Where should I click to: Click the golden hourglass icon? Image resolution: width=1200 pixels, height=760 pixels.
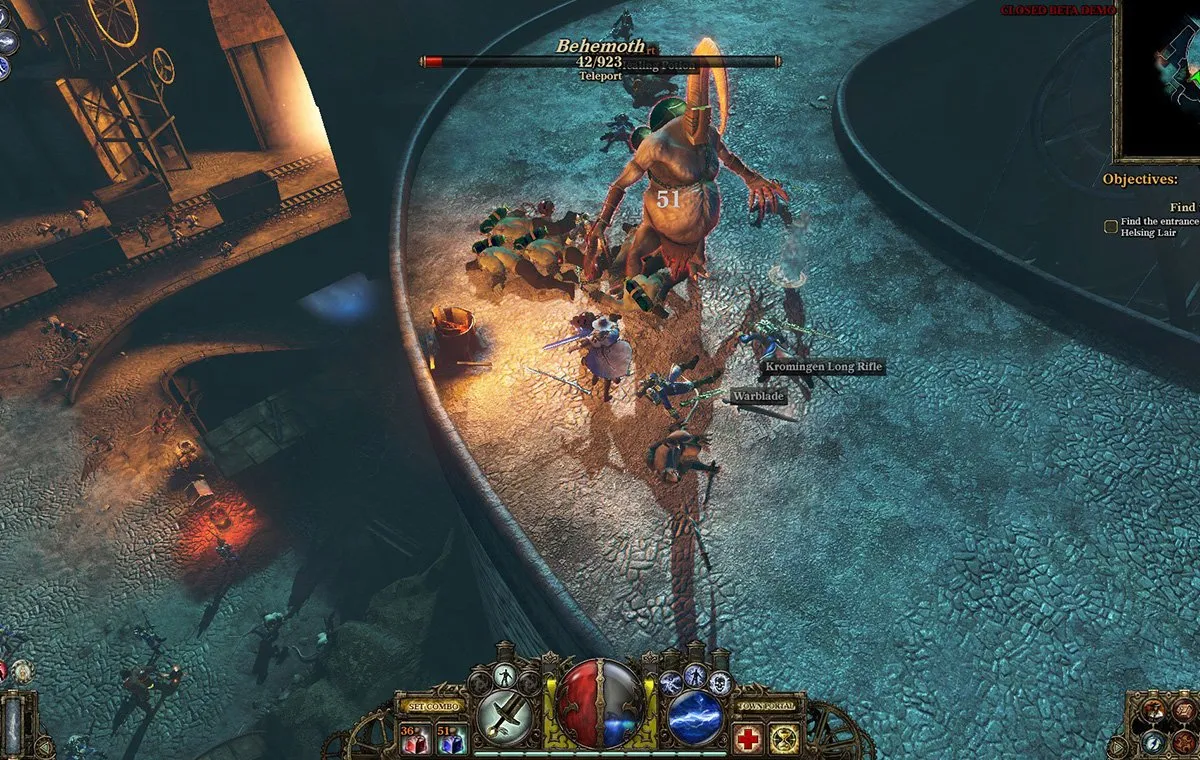pos(784,738)
